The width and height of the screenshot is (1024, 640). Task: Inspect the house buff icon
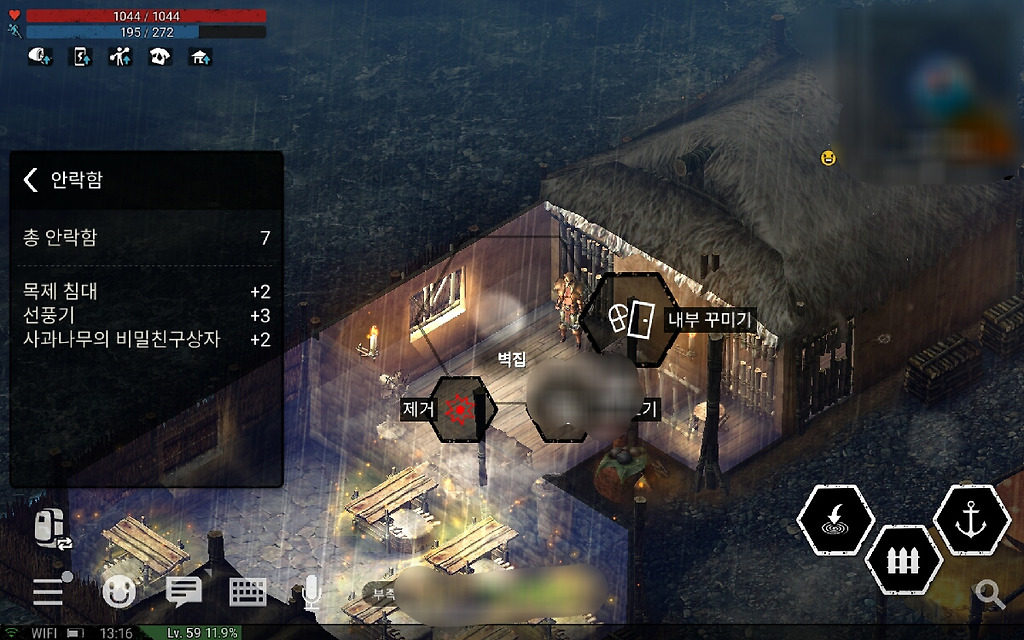200,57
